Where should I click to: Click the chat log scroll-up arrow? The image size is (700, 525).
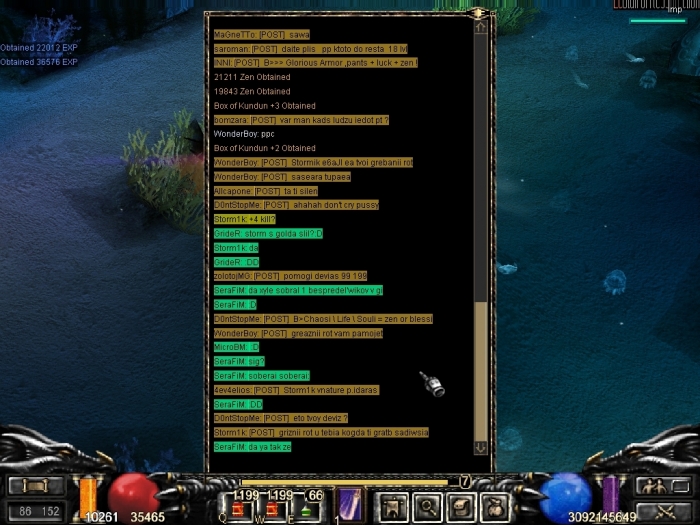pos(481,28)
